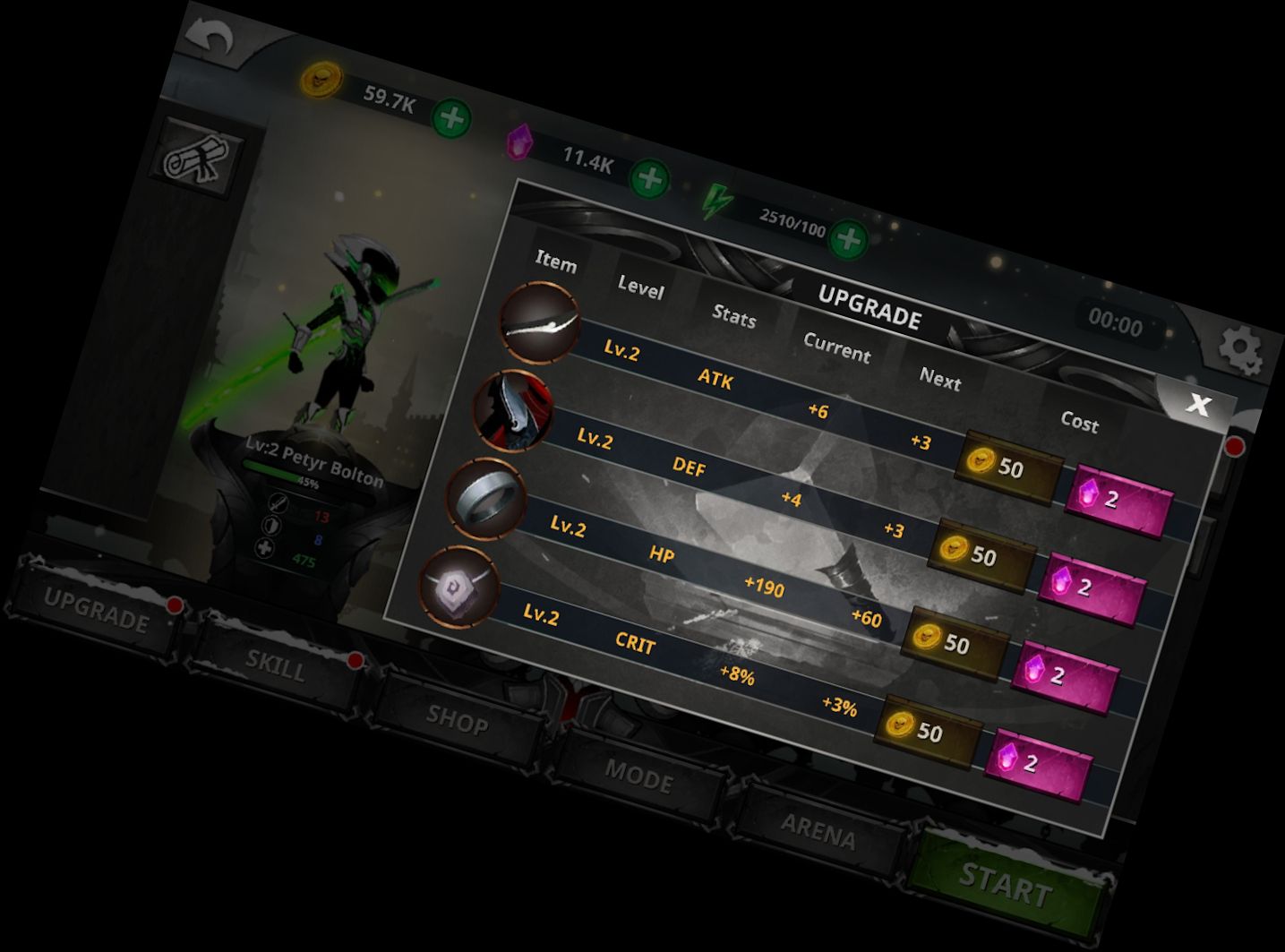The height and width of the screenshot is (952, 1285).
Task: Upgrade CRIT for 2 gems
Action: click(1038, 763)
